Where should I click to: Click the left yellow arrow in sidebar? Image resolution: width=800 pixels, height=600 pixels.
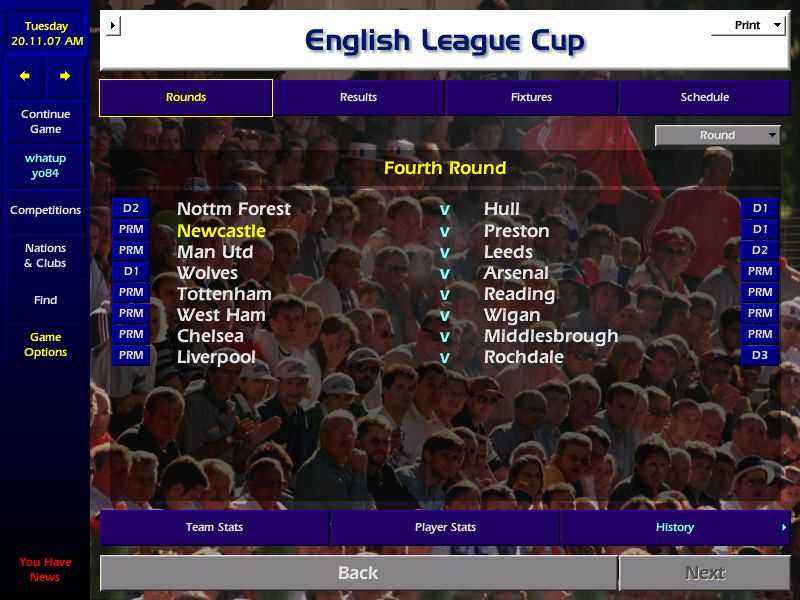point(25,76)
